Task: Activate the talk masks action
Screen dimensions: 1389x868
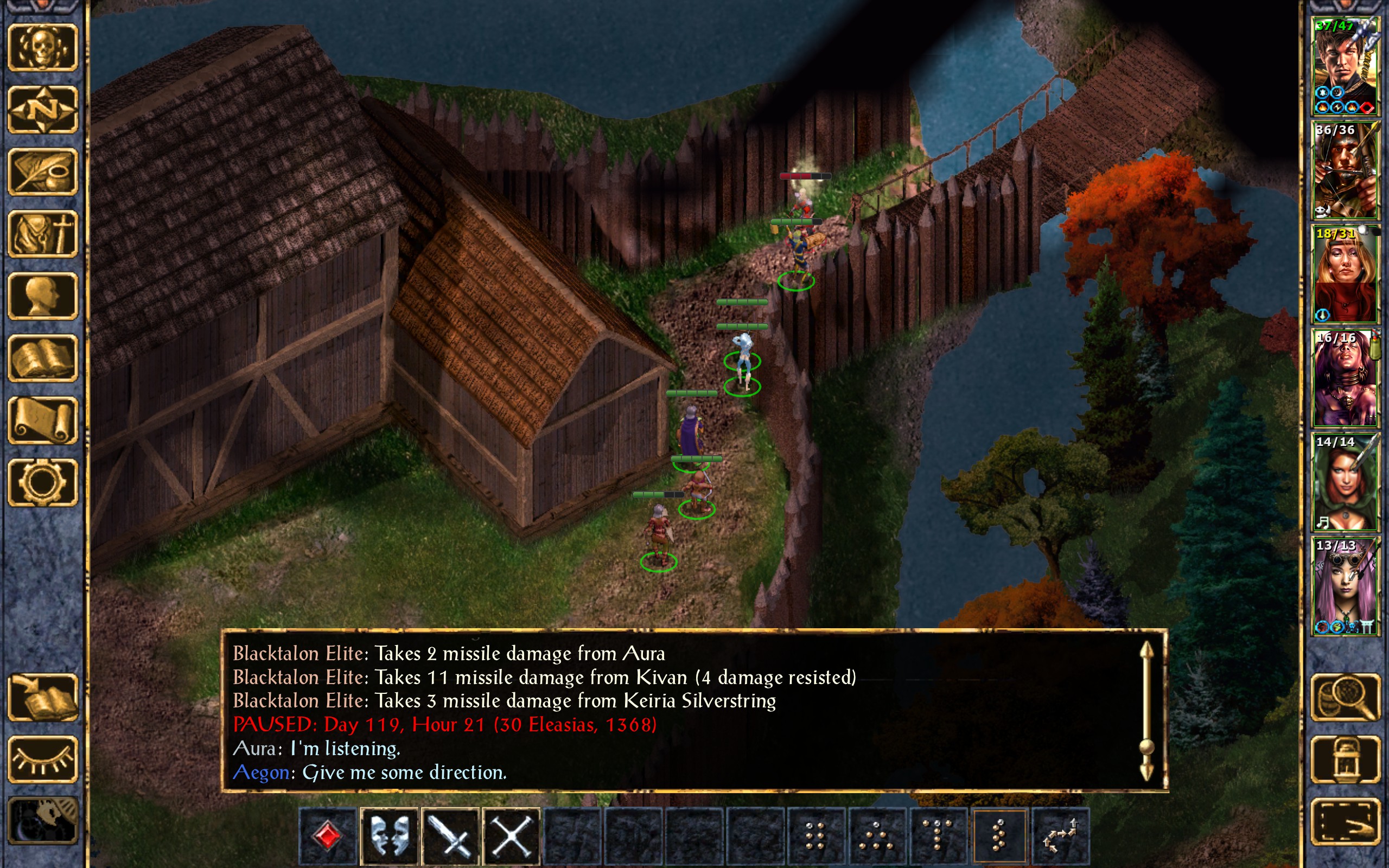Action: (390, 837)
